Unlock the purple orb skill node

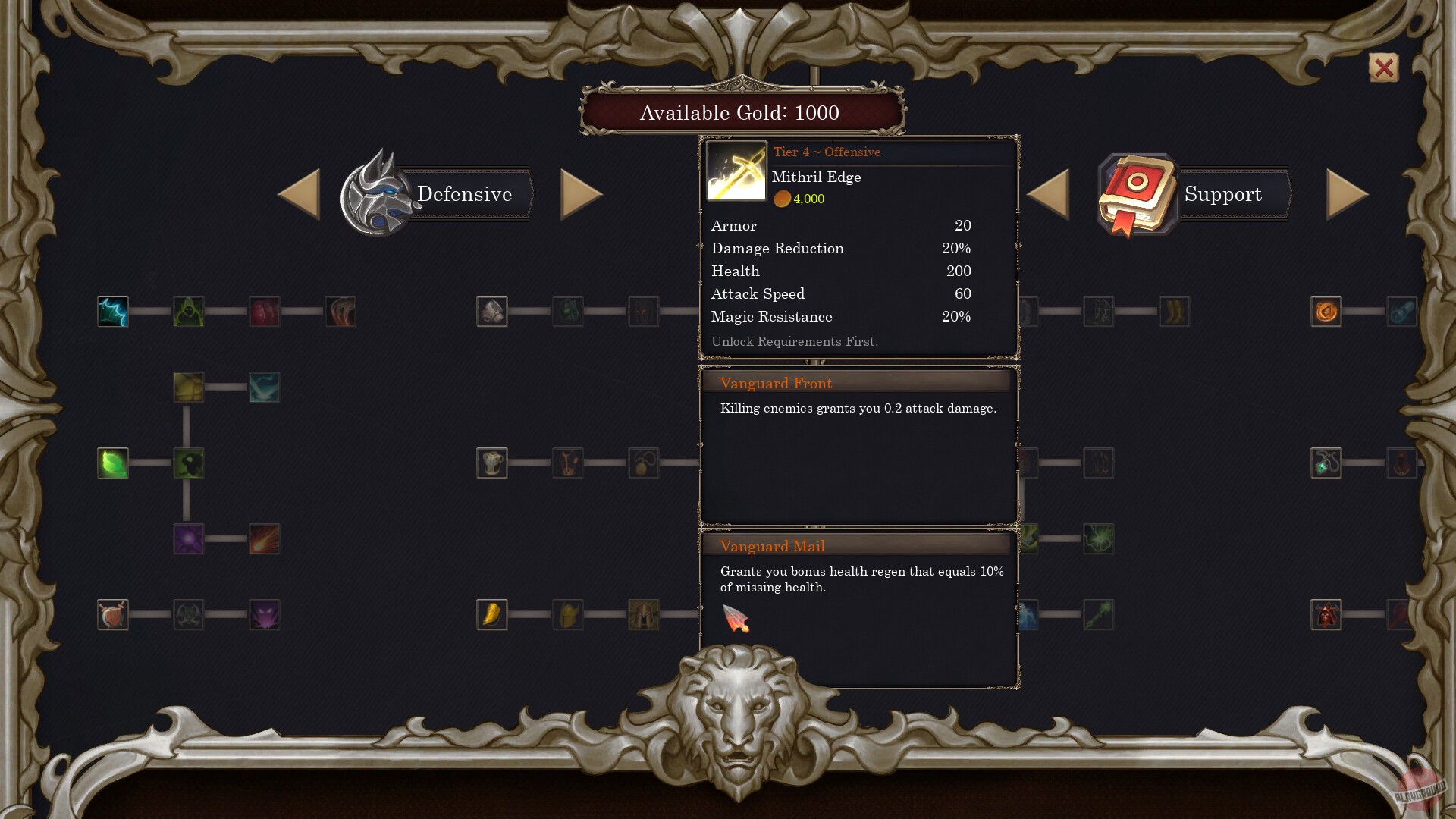tap(188, 539)
